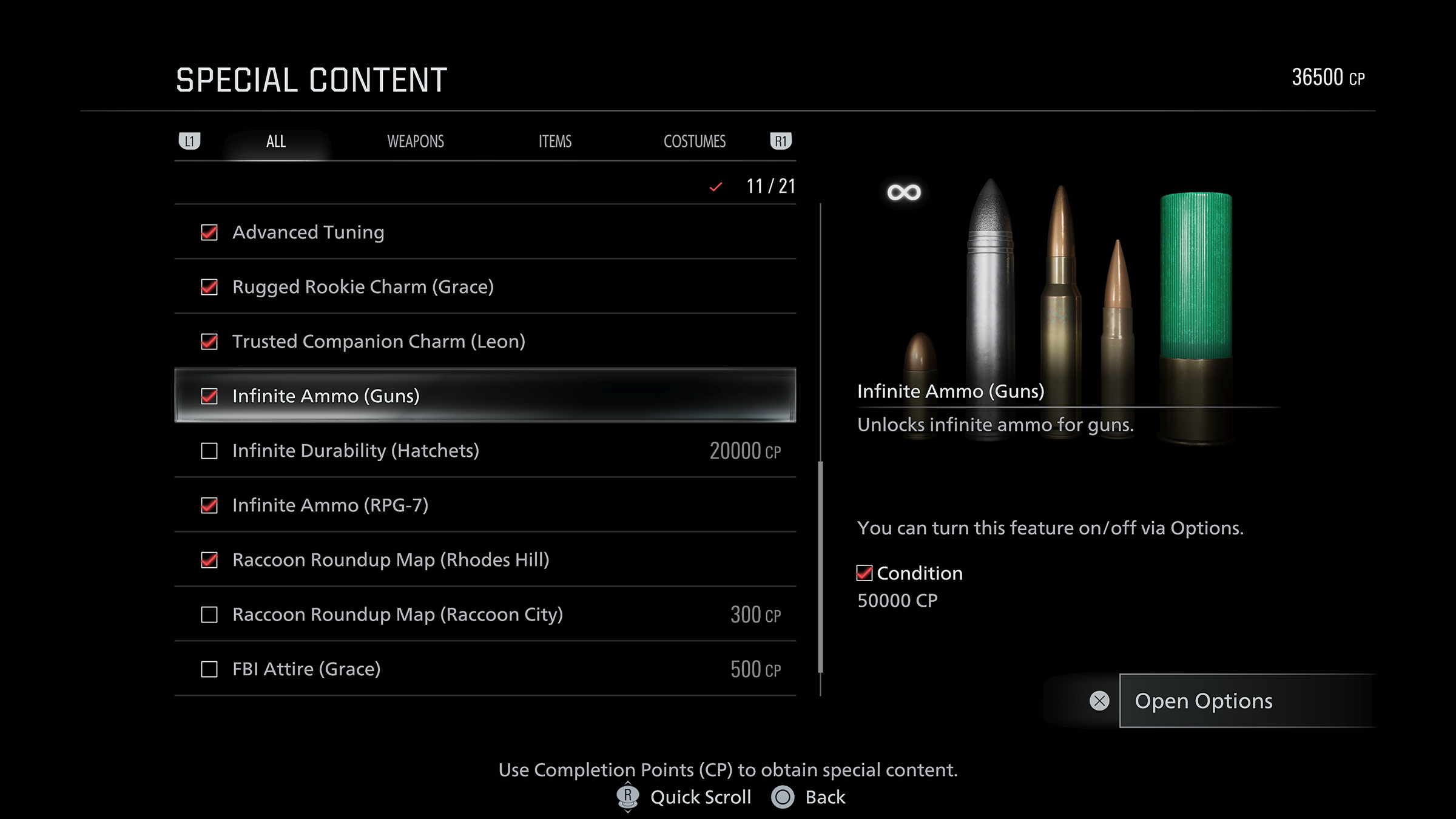Select Infinite Durability (Hatchets) for 20000 CP
Viewport: 1456px width, 819px height.
click(356, 451)
